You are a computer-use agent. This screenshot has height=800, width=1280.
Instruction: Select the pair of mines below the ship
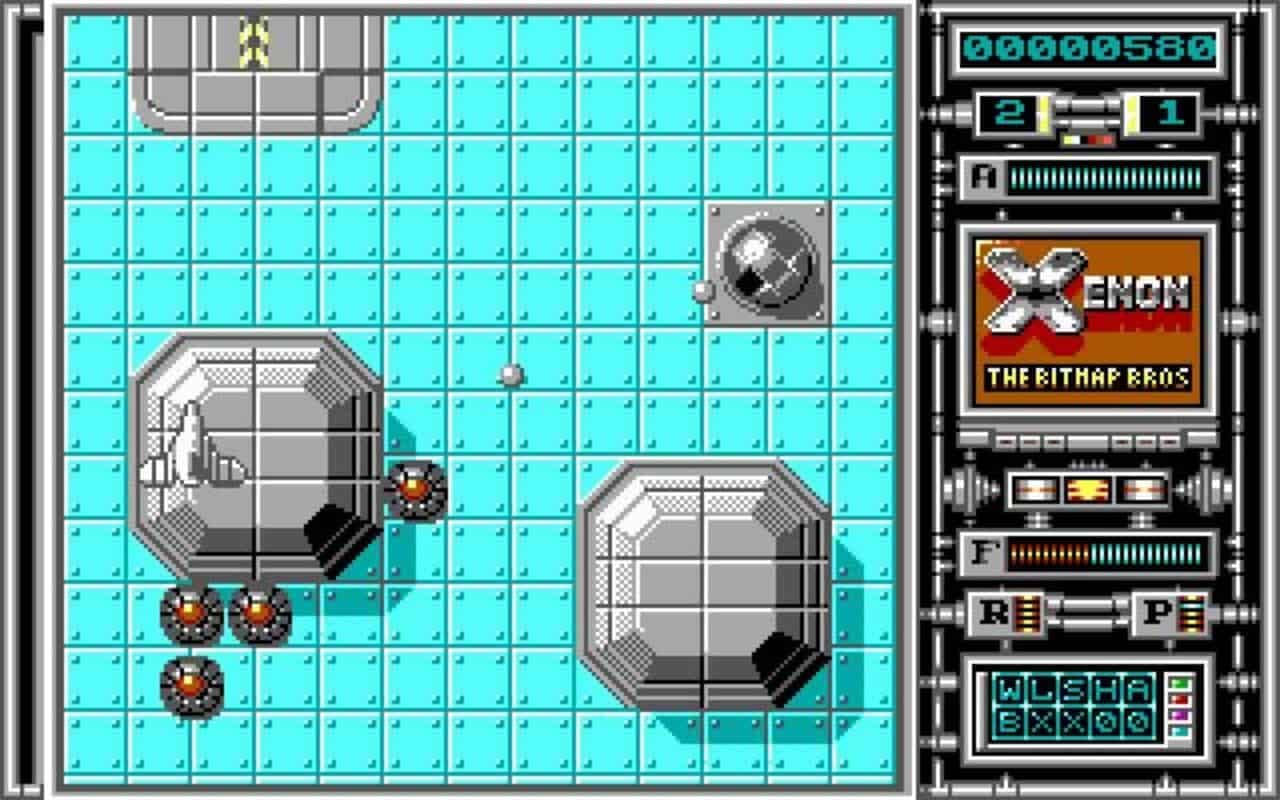tap(222, 613)
